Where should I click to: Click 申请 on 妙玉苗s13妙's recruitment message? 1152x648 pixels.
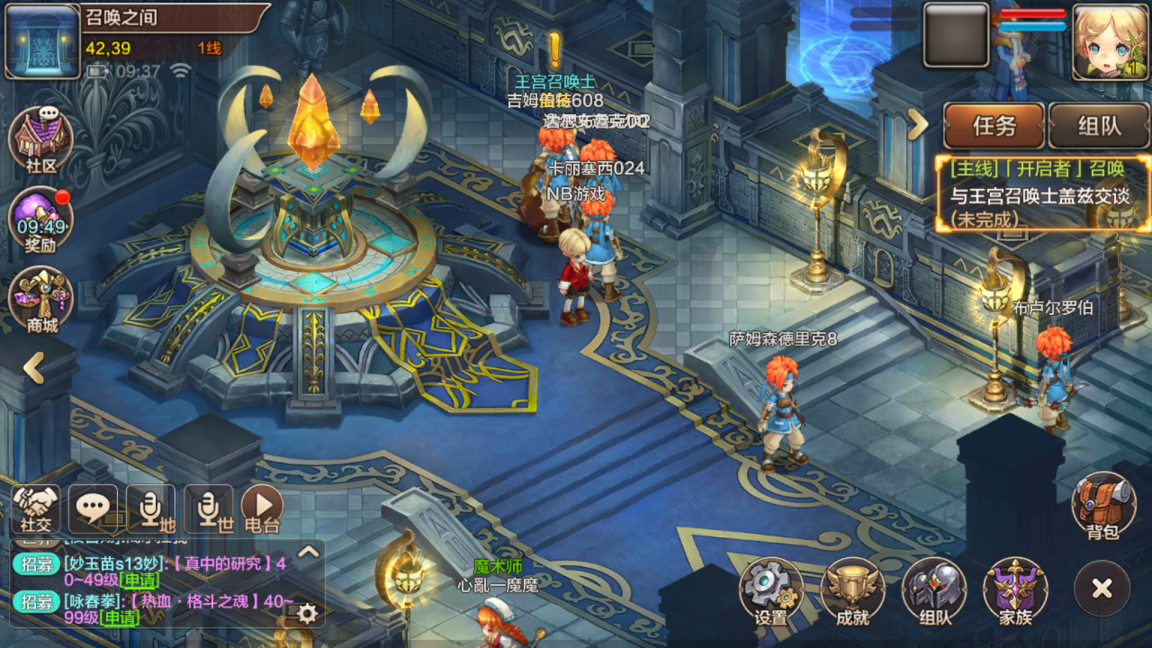coord(140,580)
